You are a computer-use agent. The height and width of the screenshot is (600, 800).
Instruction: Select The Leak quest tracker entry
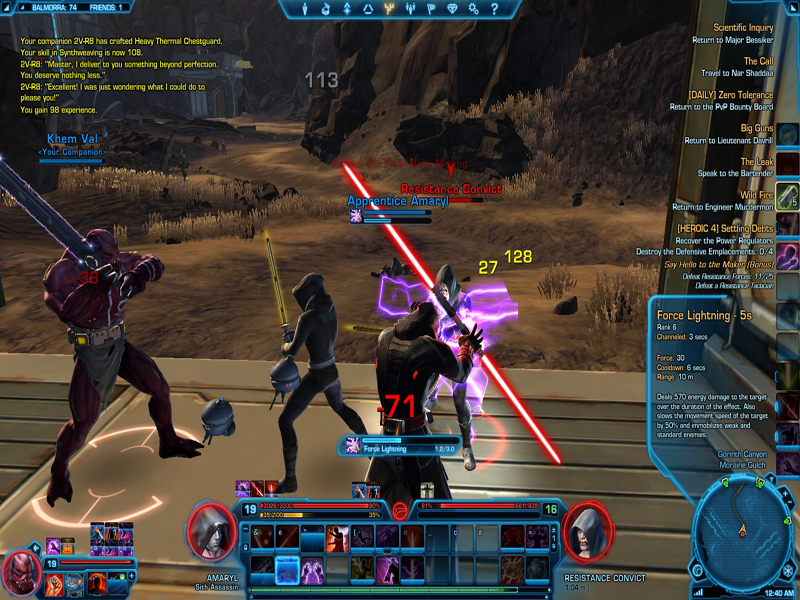click(x=756, y=161)
